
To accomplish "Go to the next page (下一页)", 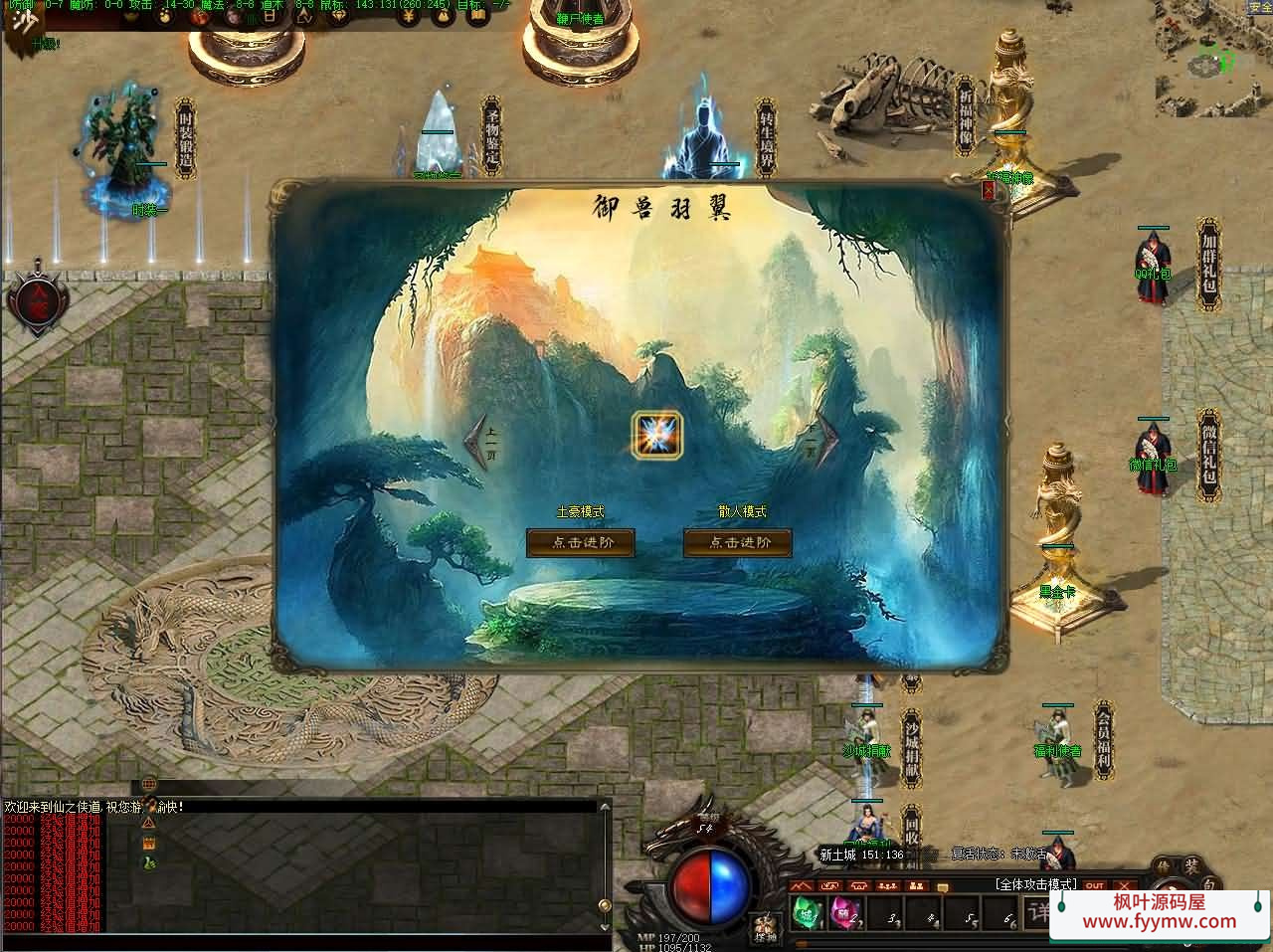I will (823, 440).
